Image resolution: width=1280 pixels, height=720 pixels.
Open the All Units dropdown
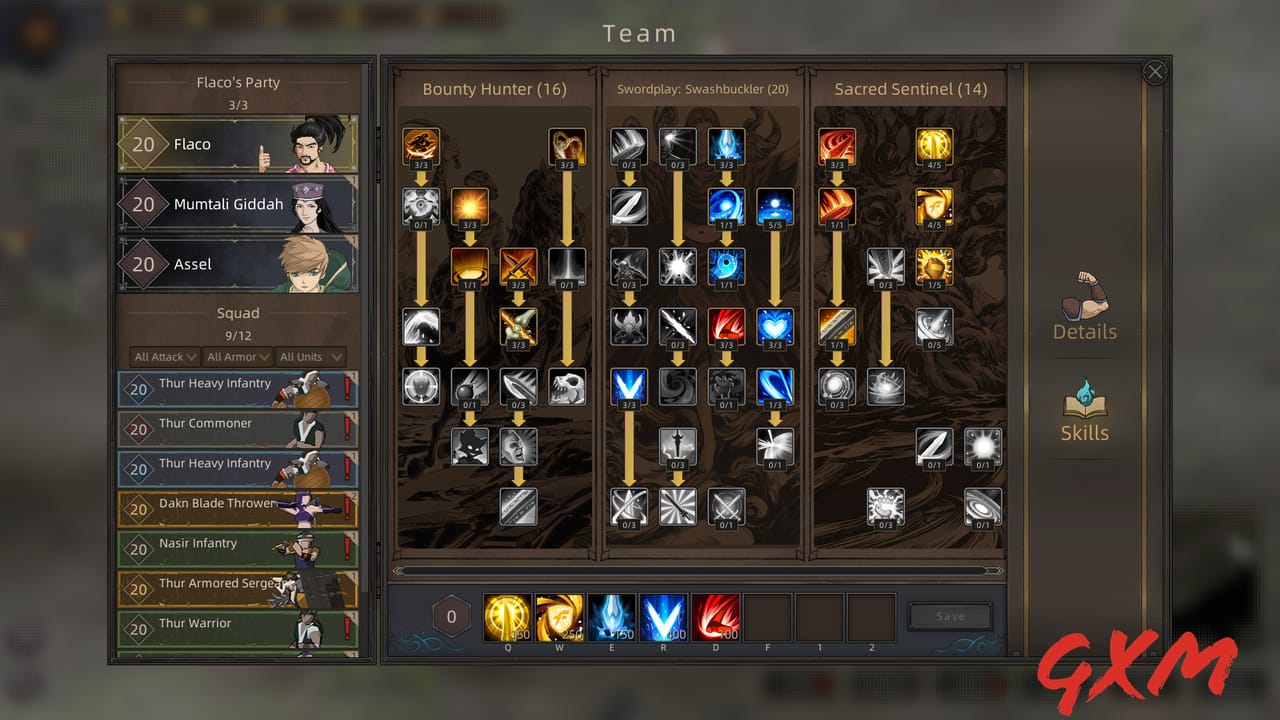[x=312, y=356]
